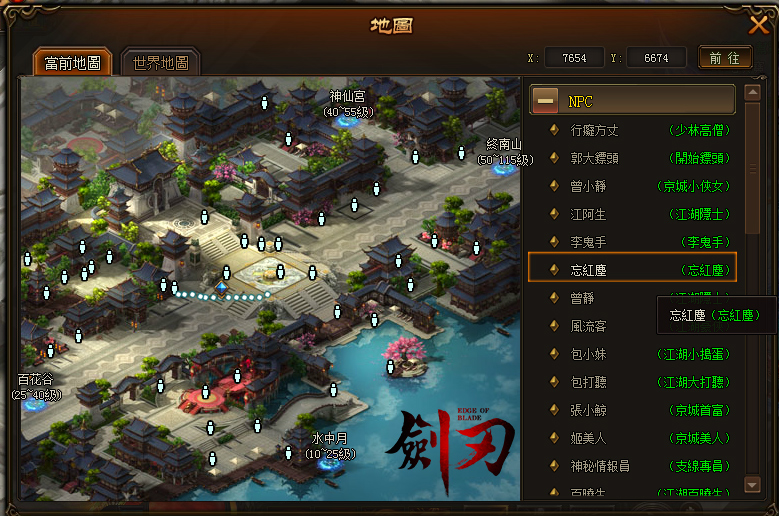Switch to the 世界地圖 tab
The width and height of the screenshot is (779, 516).
(x=160, y=63)
